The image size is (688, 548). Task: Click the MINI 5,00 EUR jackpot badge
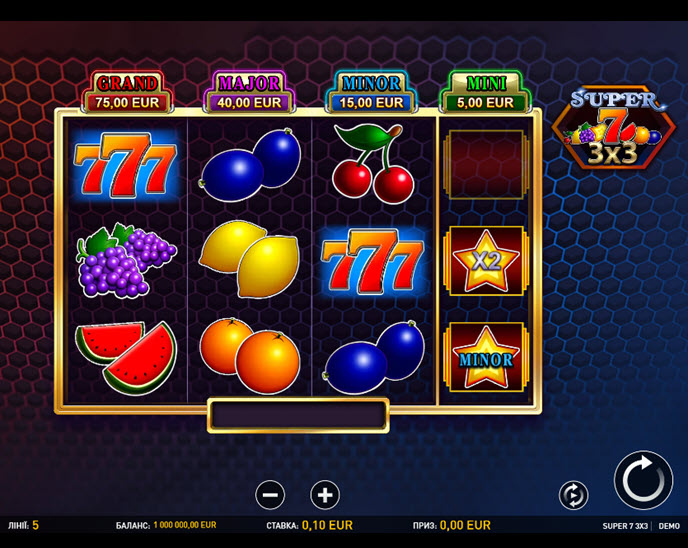click(x=485, y=92)
